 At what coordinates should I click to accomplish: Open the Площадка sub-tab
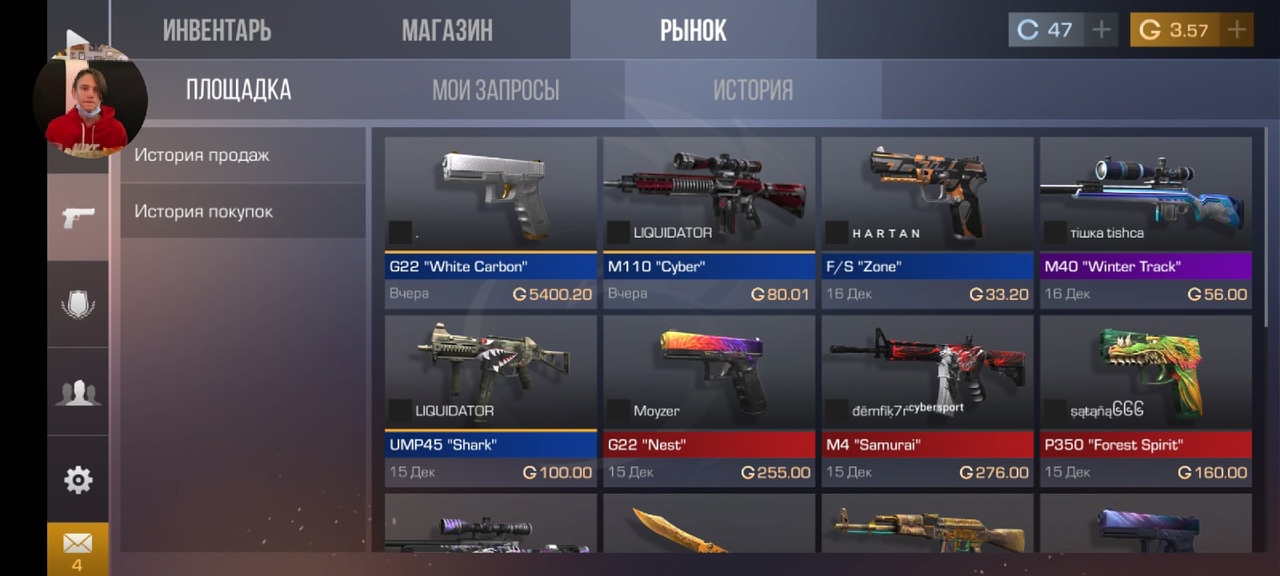(x=238, y=90)
